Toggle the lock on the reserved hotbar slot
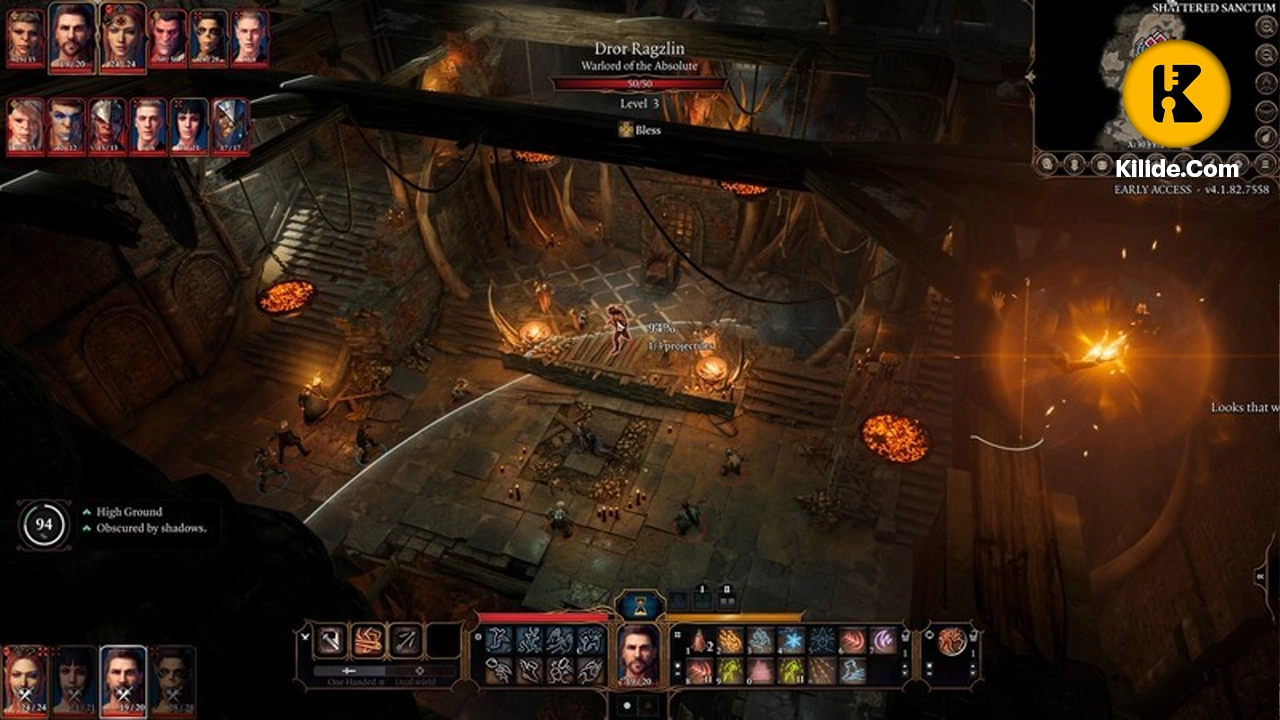Viewport: 1280px width, 720px height. pyautogui.click(x=701, y=587)
